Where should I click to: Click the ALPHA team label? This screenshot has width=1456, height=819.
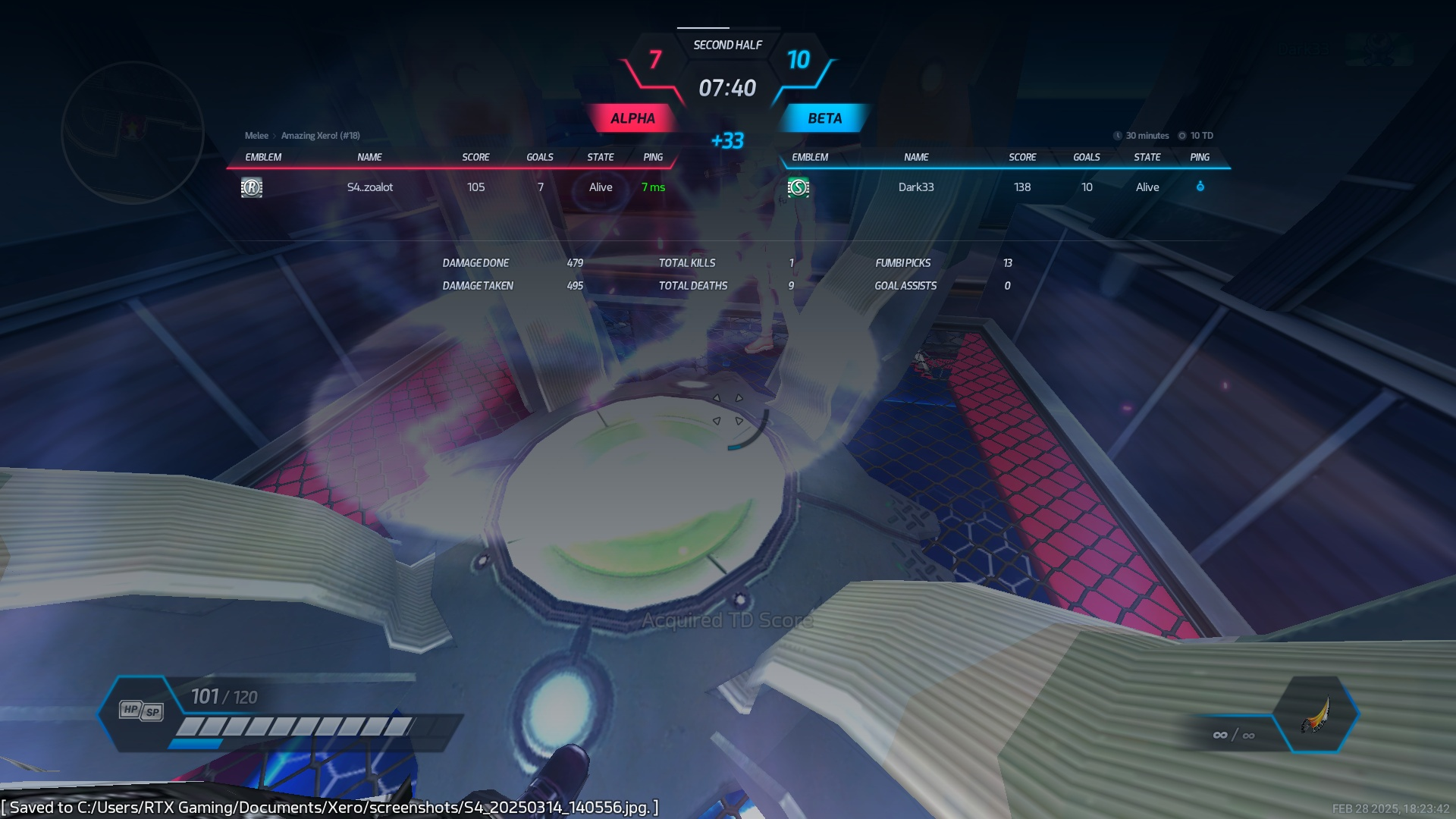click(x=632, y=118)
